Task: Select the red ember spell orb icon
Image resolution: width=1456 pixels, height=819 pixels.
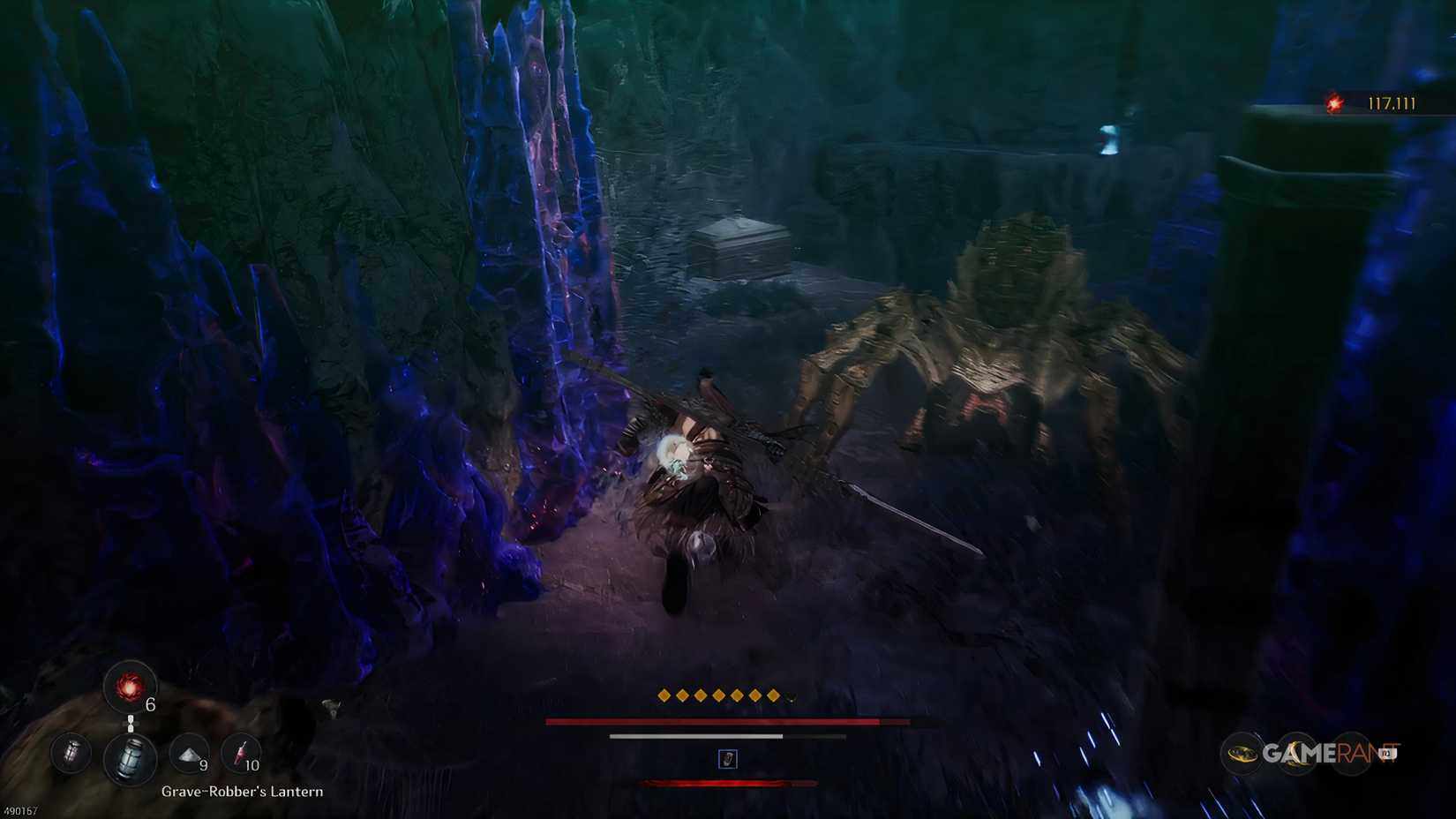Action: coord(129,687)
